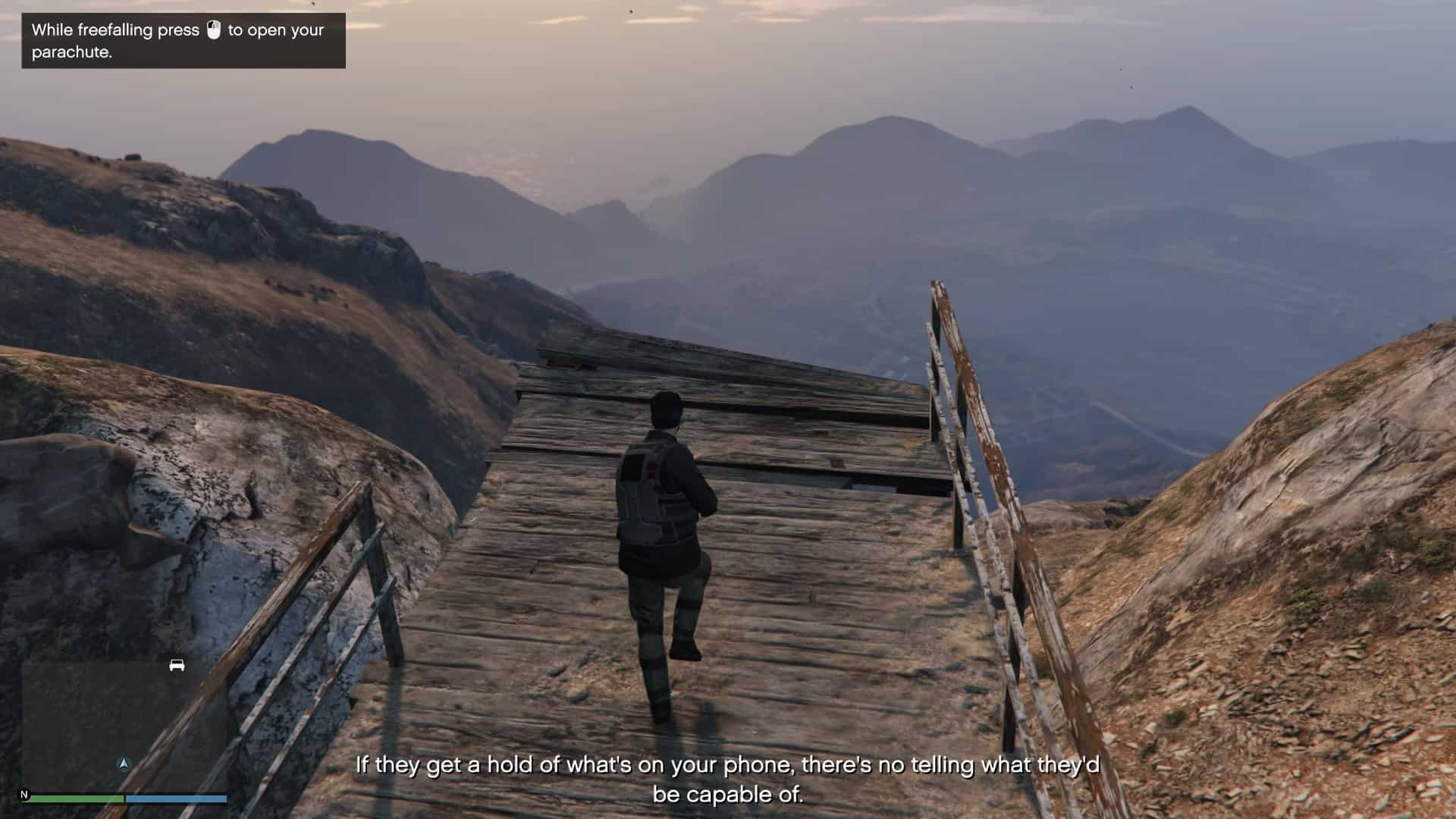Click the north N compass marker
This screenshot has height=819, width=1456.
pos(24,794)
